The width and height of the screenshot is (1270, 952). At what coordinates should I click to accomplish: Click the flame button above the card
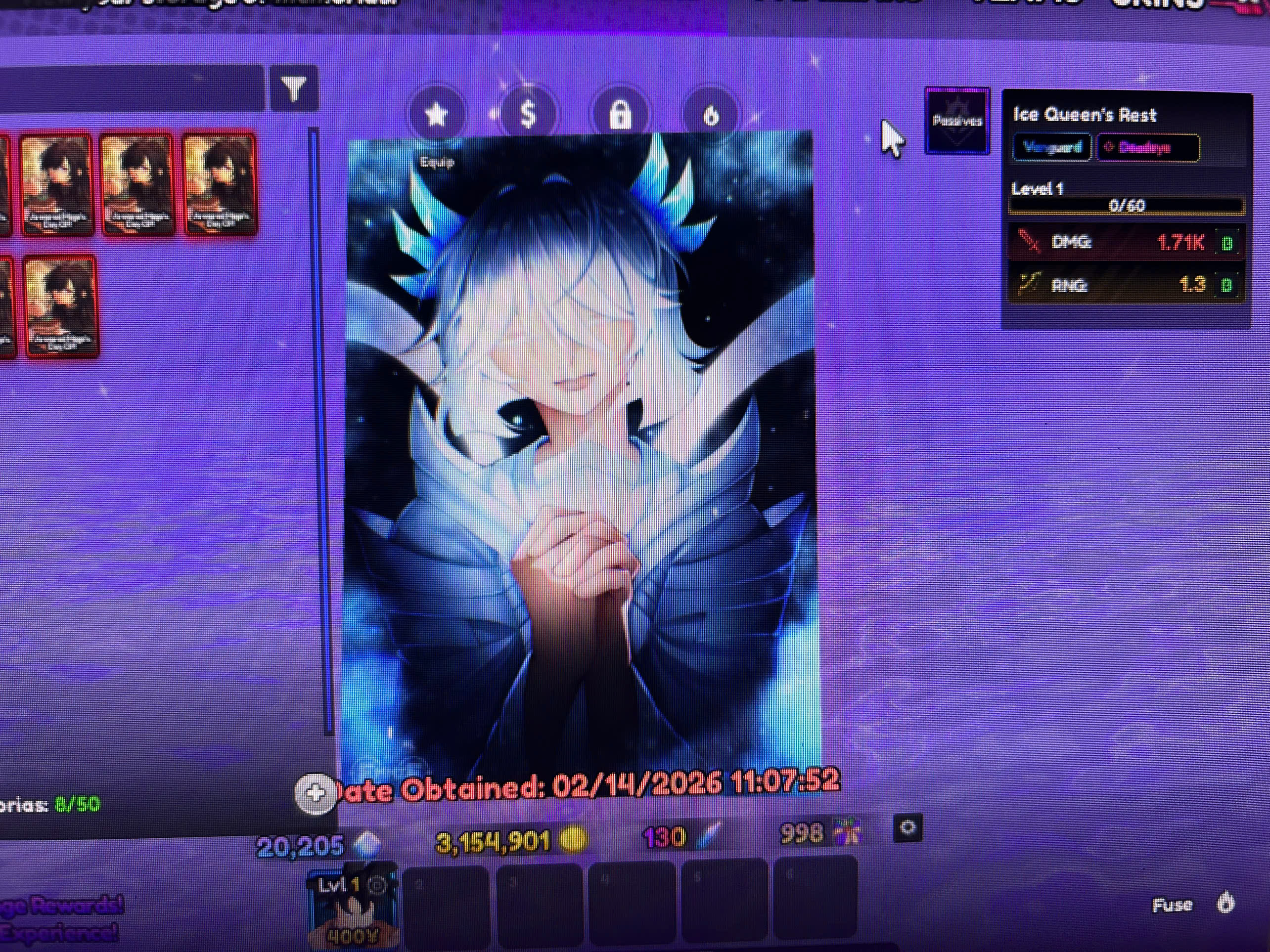[x=711, y=115]
